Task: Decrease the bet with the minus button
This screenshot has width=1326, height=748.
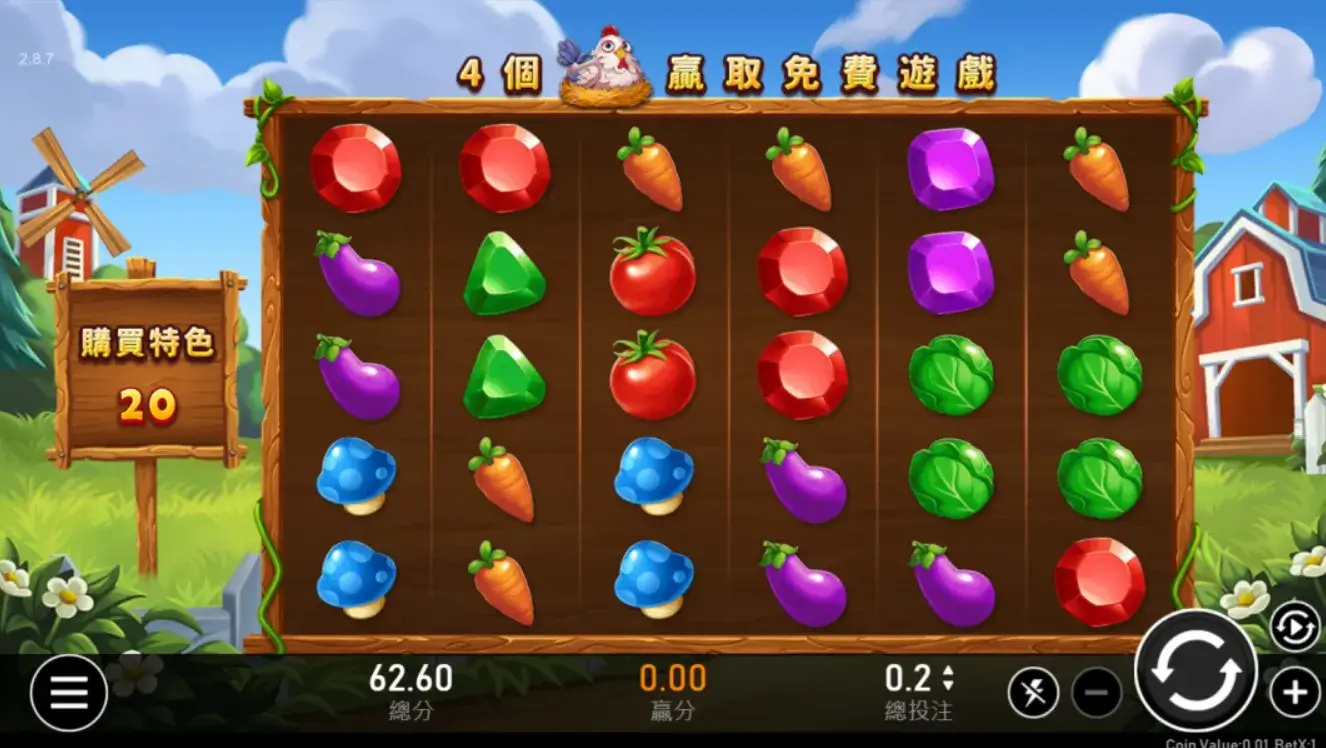Action: click(1097, 692)
